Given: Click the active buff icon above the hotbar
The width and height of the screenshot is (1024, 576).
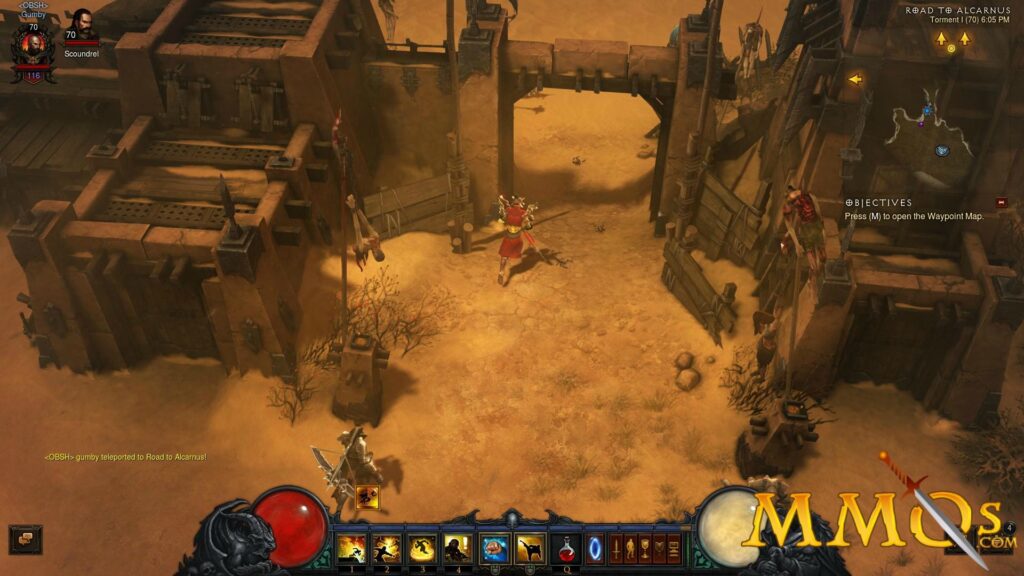Looking at the screenshot, I should [x=367, y=497].
